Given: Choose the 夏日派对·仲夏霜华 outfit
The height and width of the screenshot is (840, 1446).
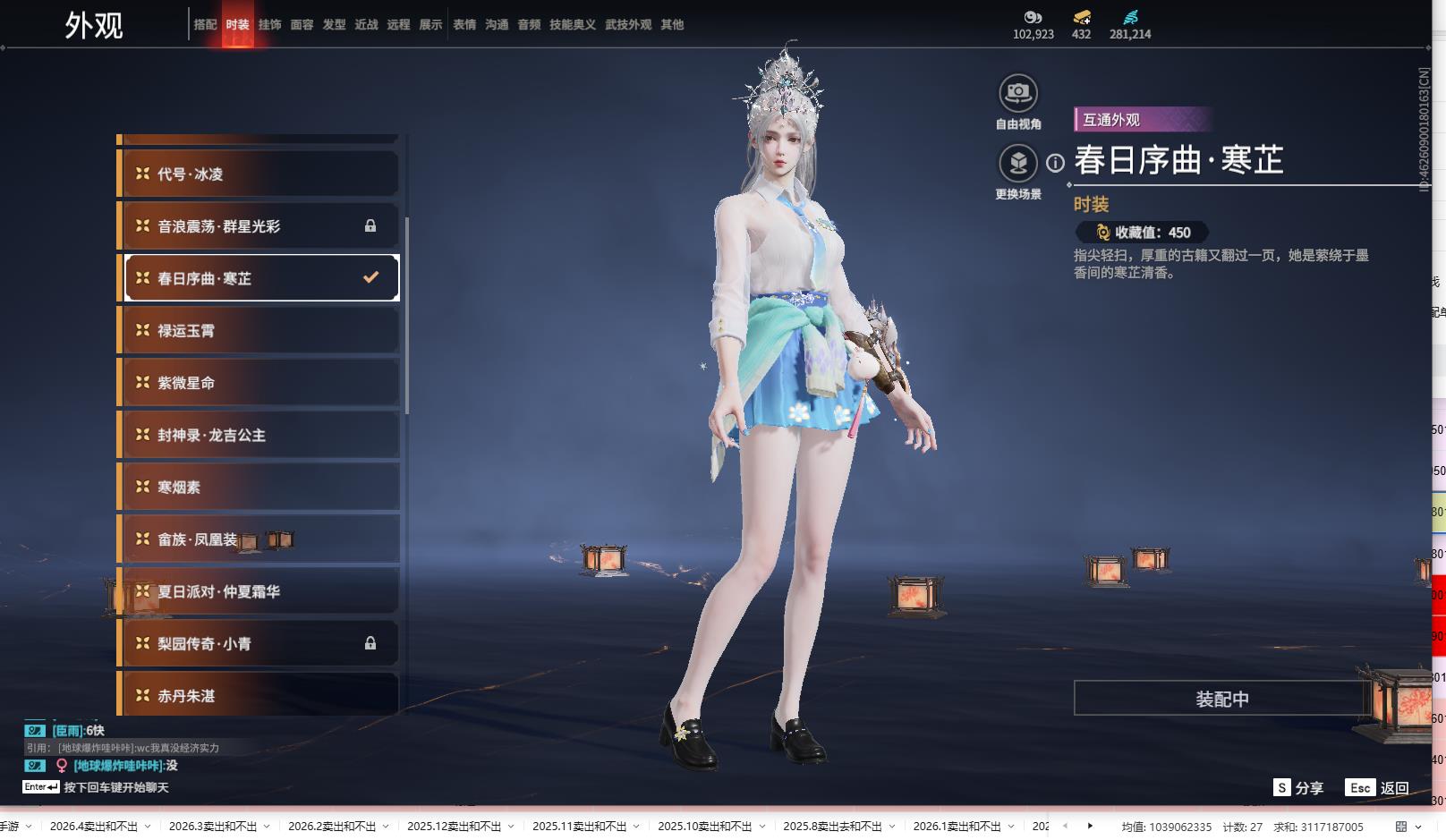Looking at the screenshot, I should [x=259, y=591].
